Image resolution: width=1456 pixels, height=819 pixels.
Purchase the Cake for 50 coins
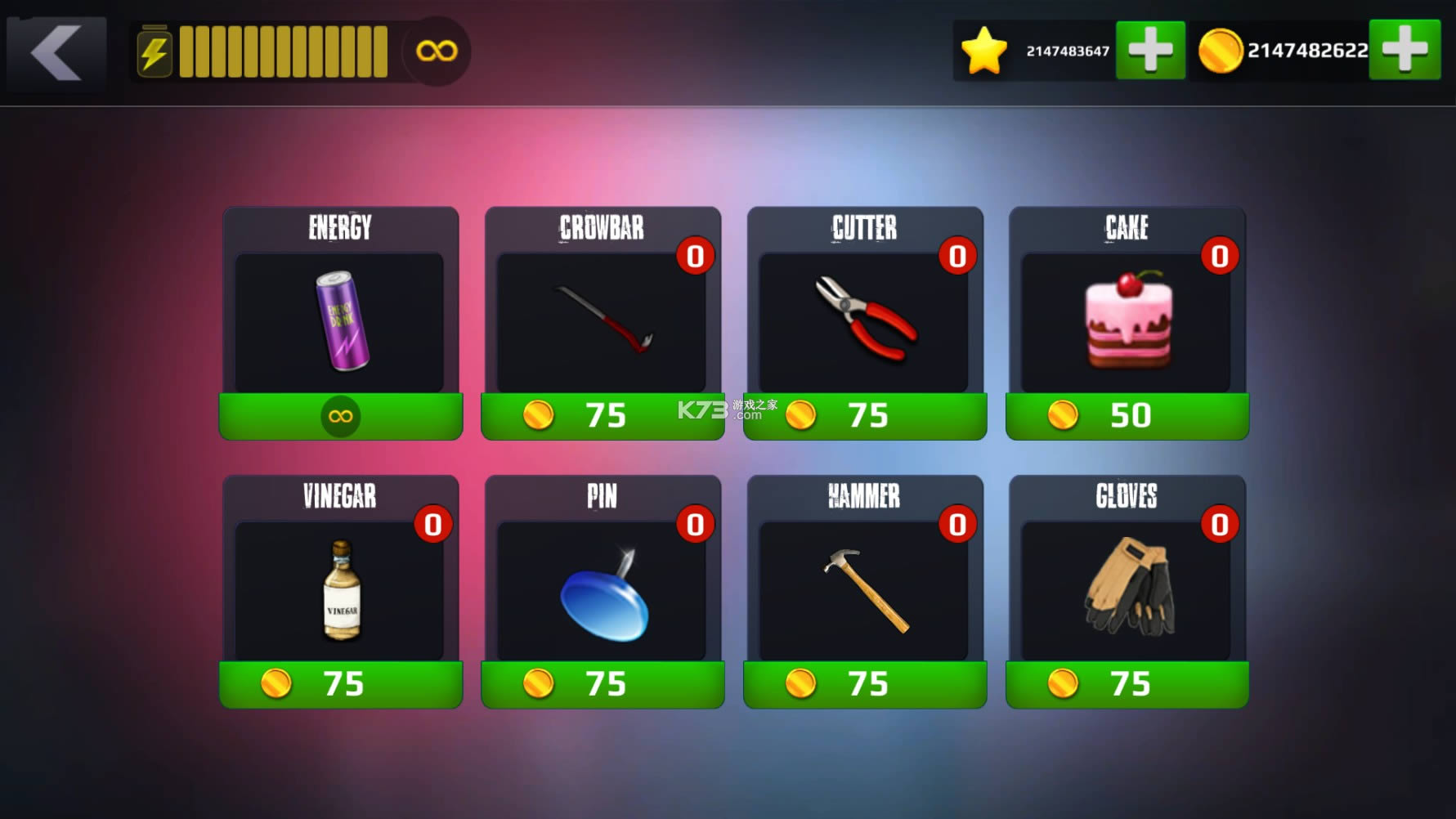1127,415
